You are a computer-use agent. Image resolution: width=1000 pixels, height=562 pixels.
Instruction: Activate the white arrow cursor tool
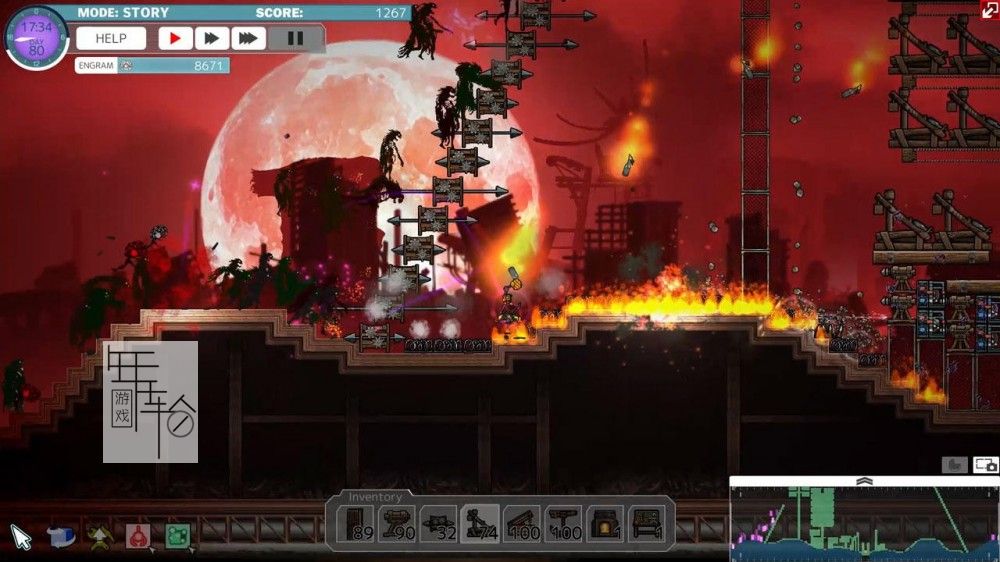[x=21, y=537]
